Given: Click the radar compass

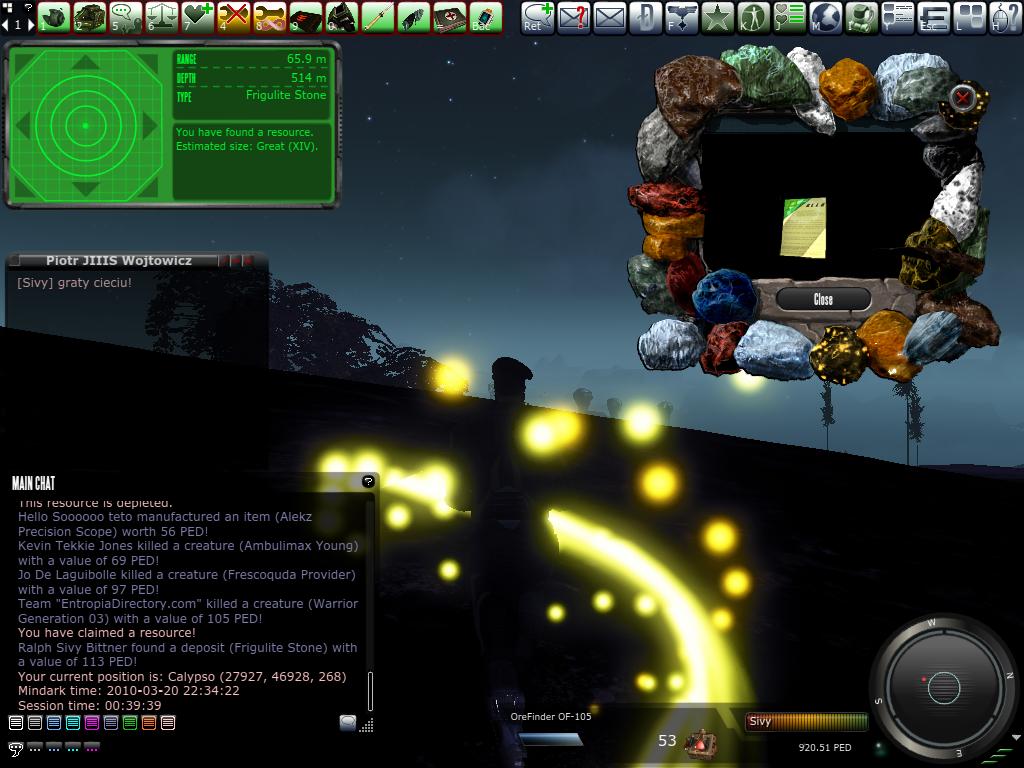Looking at the screenshot, I should 943,687.
